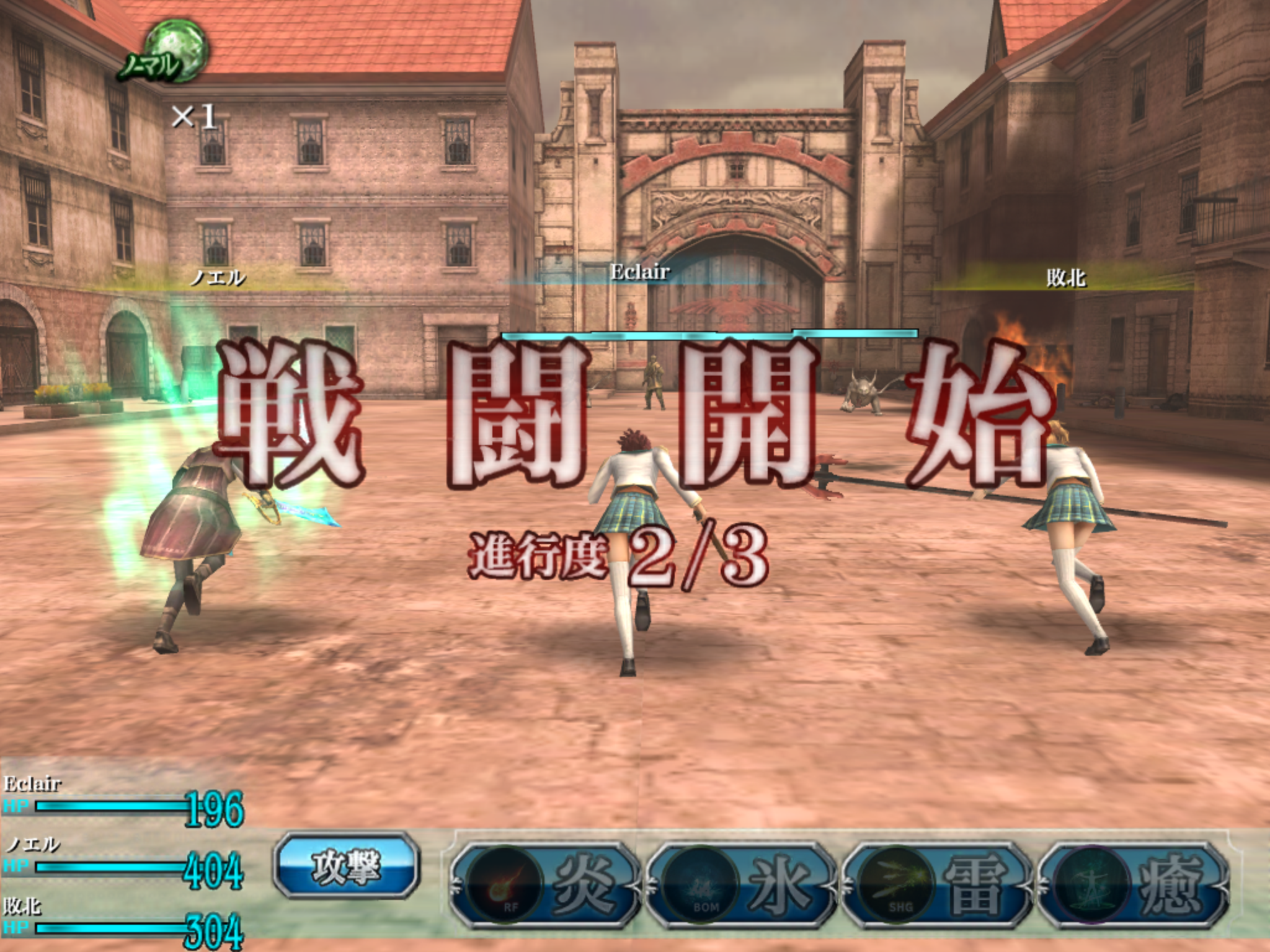Tap the 攻撃 attack button
This screenshot has width=1270, height=952.
point(346,866)
